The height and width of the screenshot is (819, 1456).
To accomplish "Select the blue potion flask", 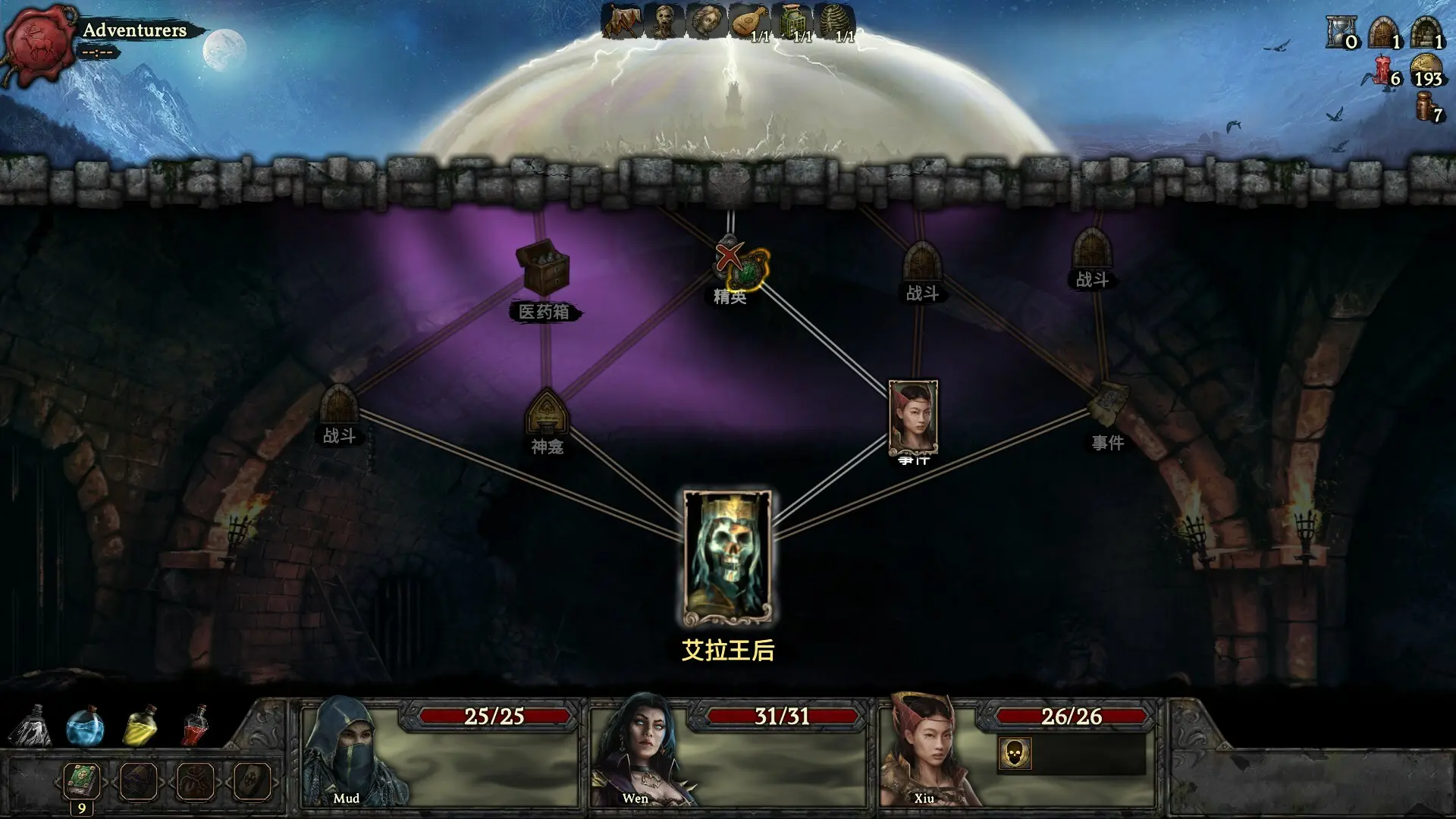I will 83,726.
